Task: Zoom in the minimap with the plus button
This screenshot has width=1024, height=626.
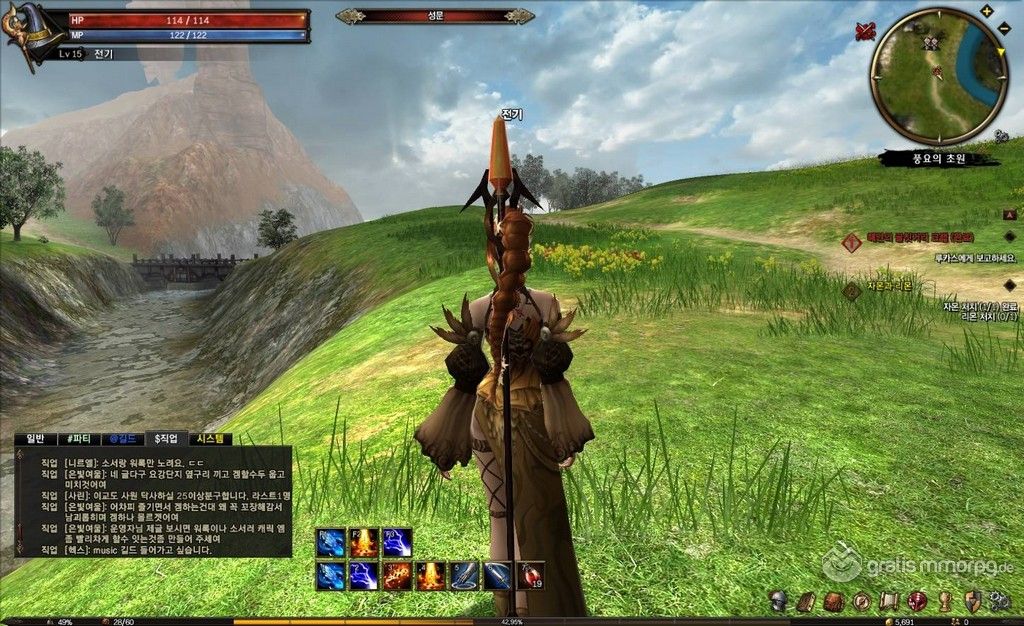Action: (x=987, y=11)
